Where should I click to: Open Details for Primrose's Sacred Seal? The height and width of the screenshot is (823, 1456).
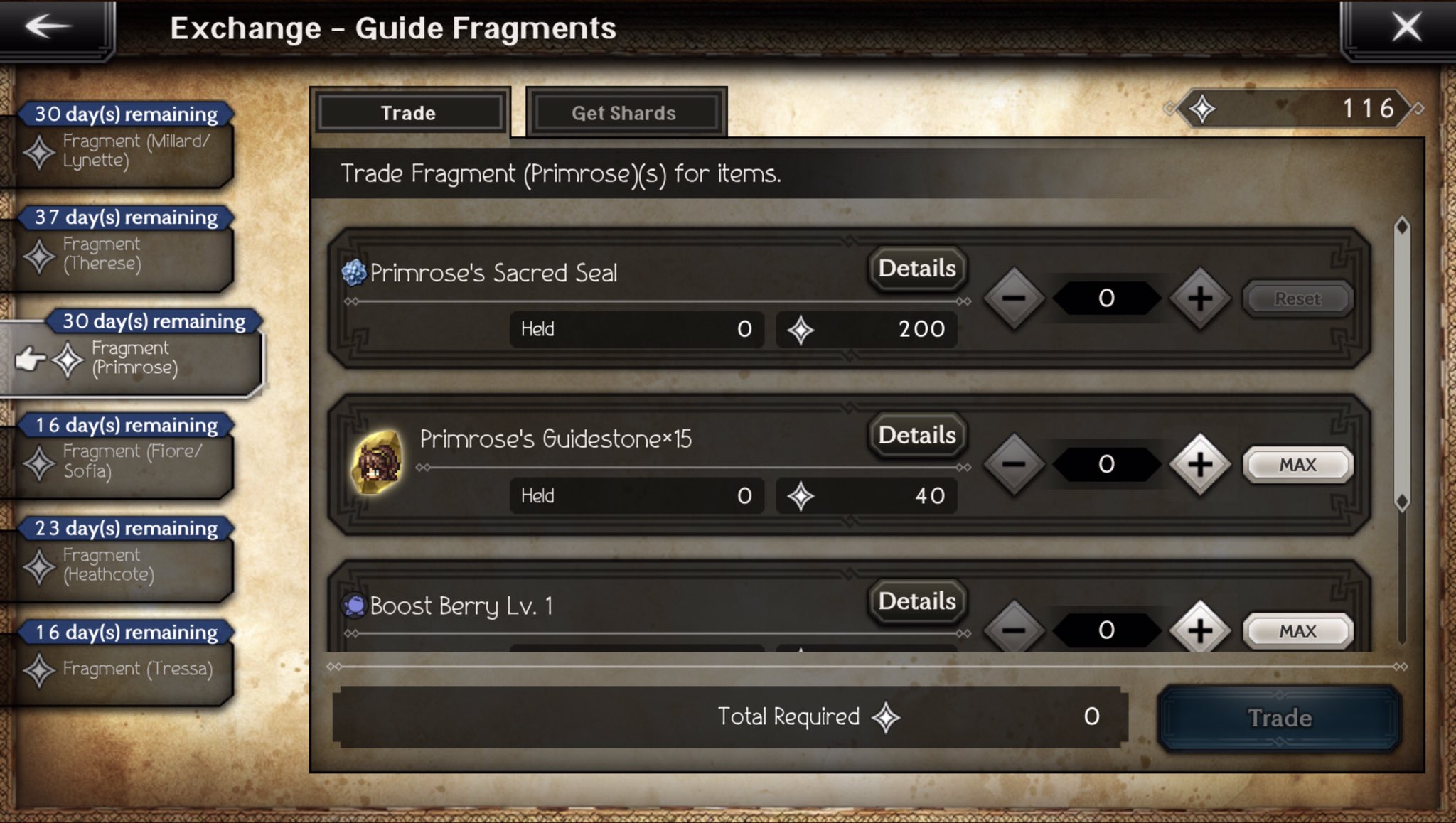click(x=916, y=269)
